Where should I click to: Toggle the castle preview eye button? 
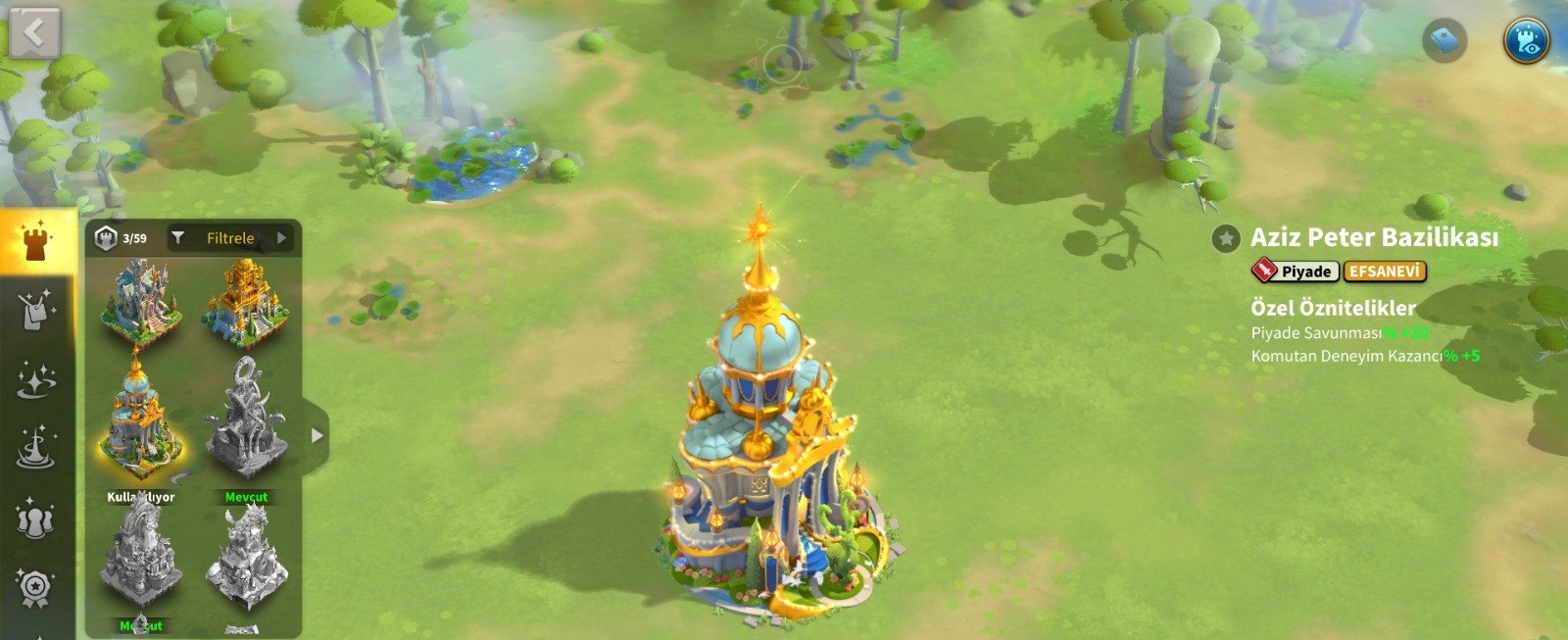pyautogui.click(x=1526, y=40)
